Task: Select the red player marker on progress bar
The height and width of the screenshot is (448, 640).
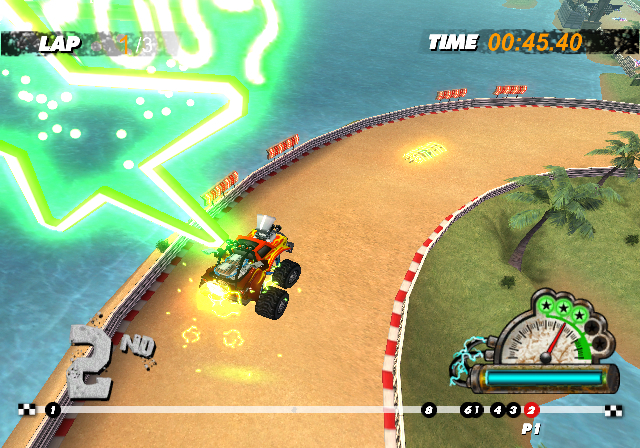Action: 532,409
